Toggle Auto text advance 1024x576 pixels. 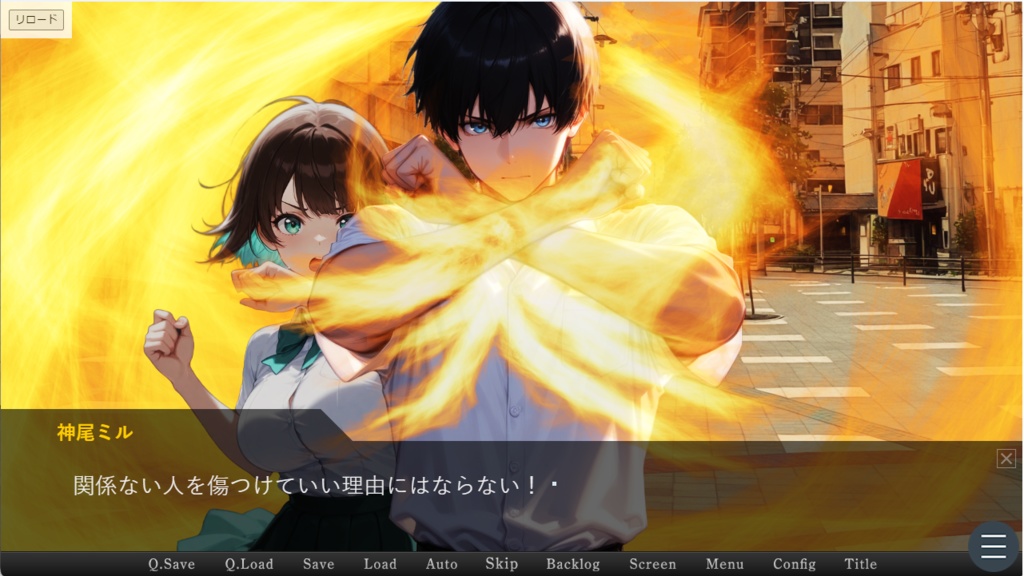coord(441,564)
